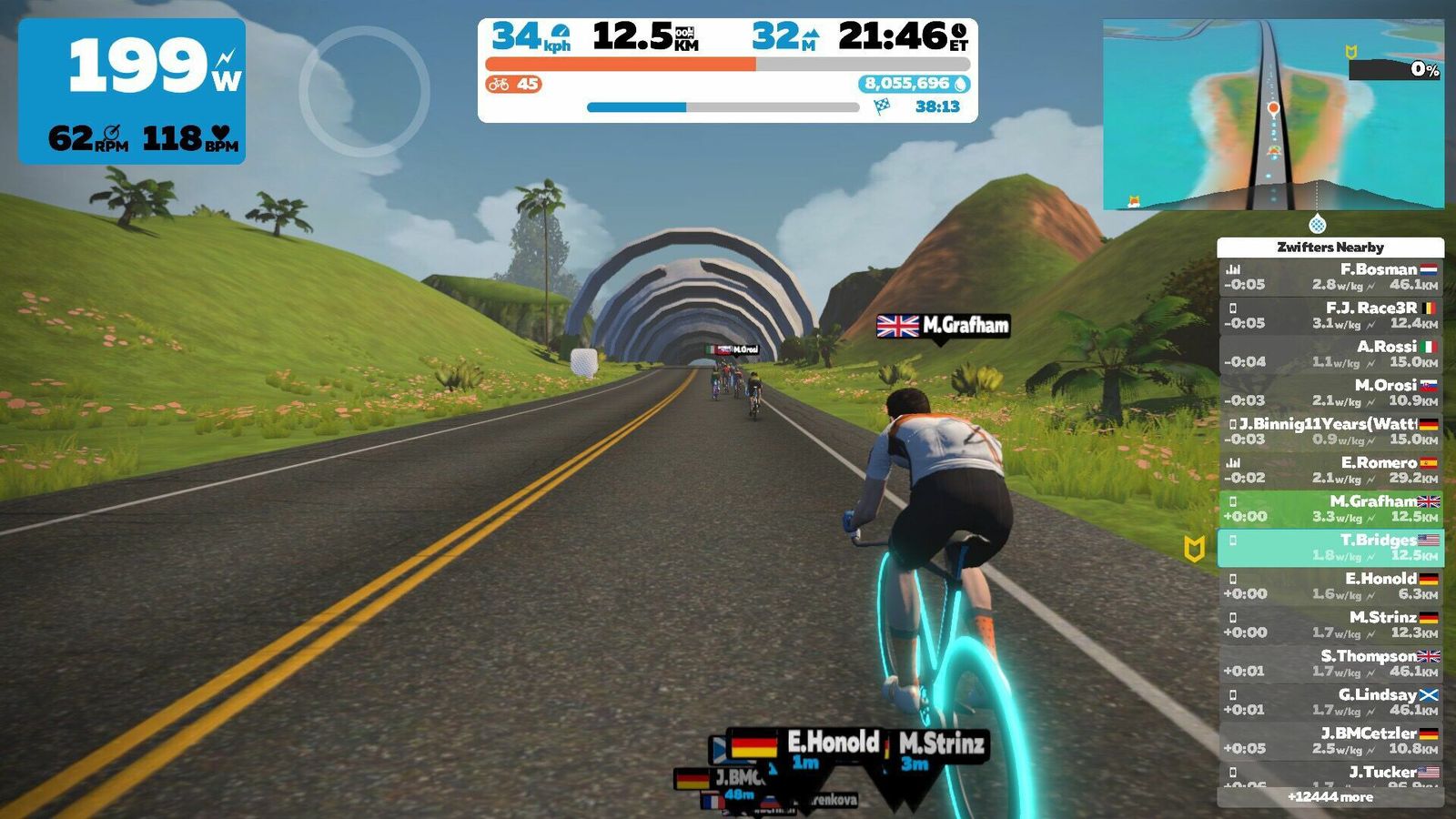The height and width of the screenshot is (819, 1456).
Task: Choose the highlighted M.Grafham row
Action: [x=1330, y=509]
